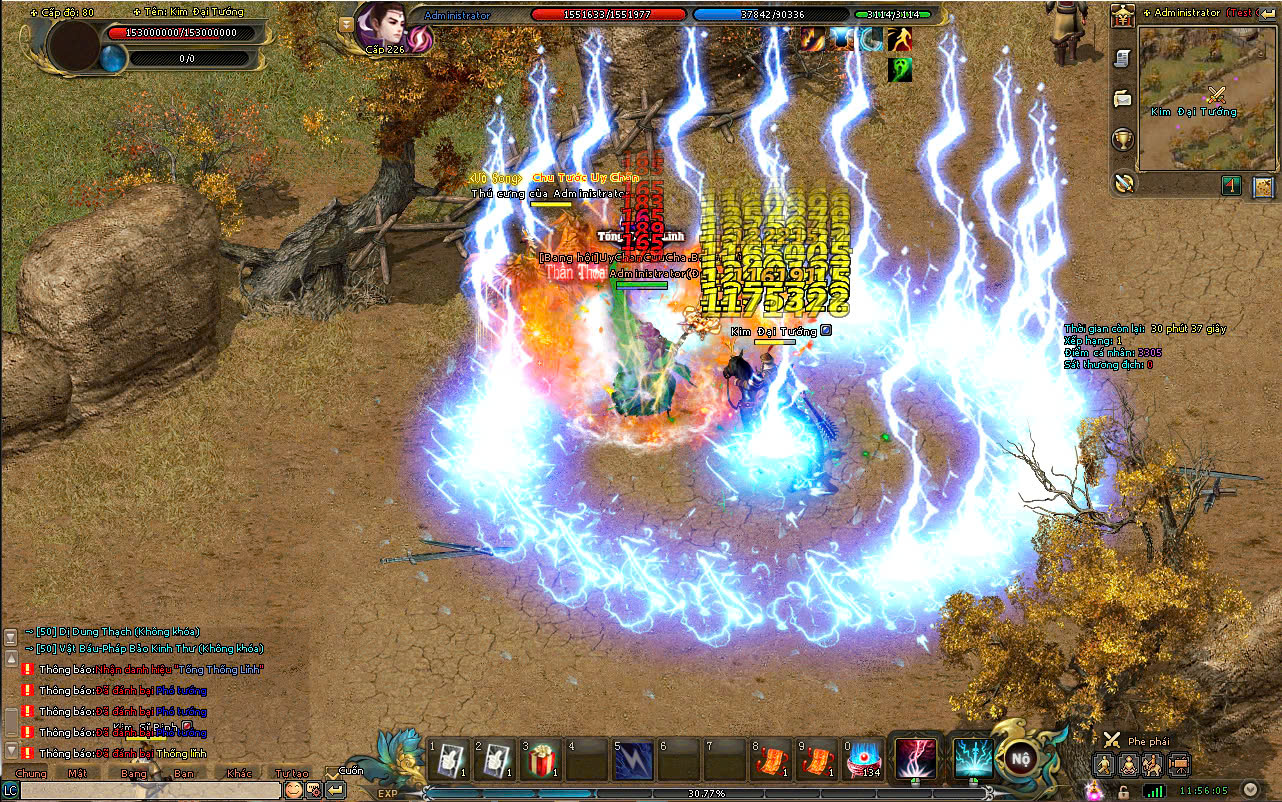This screenshot has width=1282, height=802.
Task: Open the trophy ranking icon
Action: pyautogui.click(x=1123, y=139)
